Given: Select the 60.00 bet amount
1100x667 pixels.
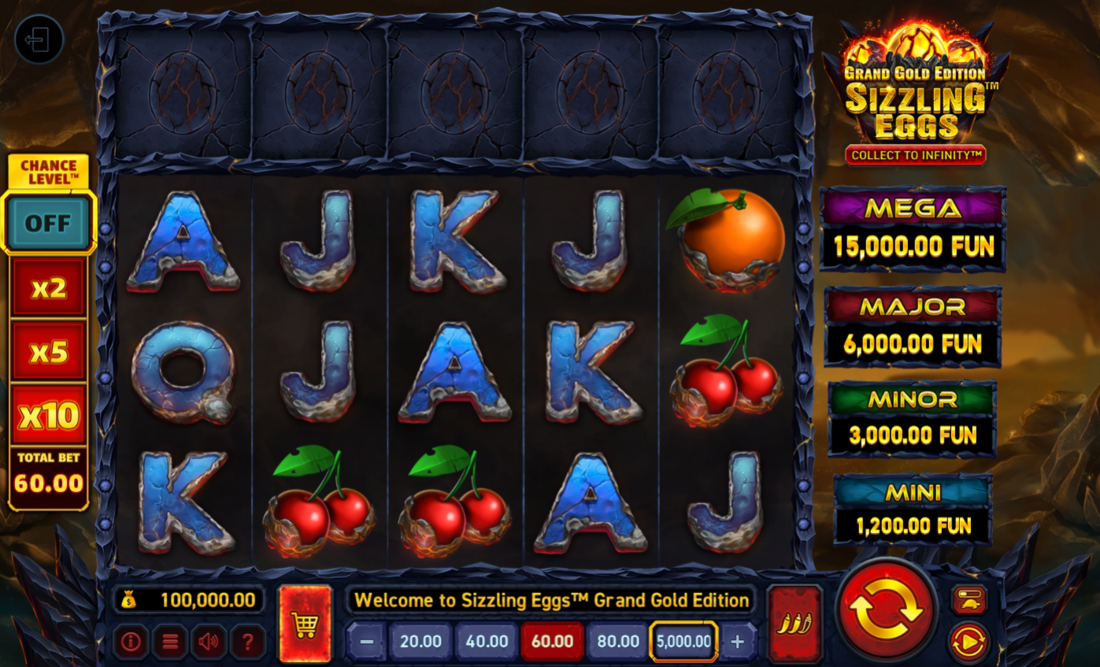Looking at the screenshot, I should 552,641.
